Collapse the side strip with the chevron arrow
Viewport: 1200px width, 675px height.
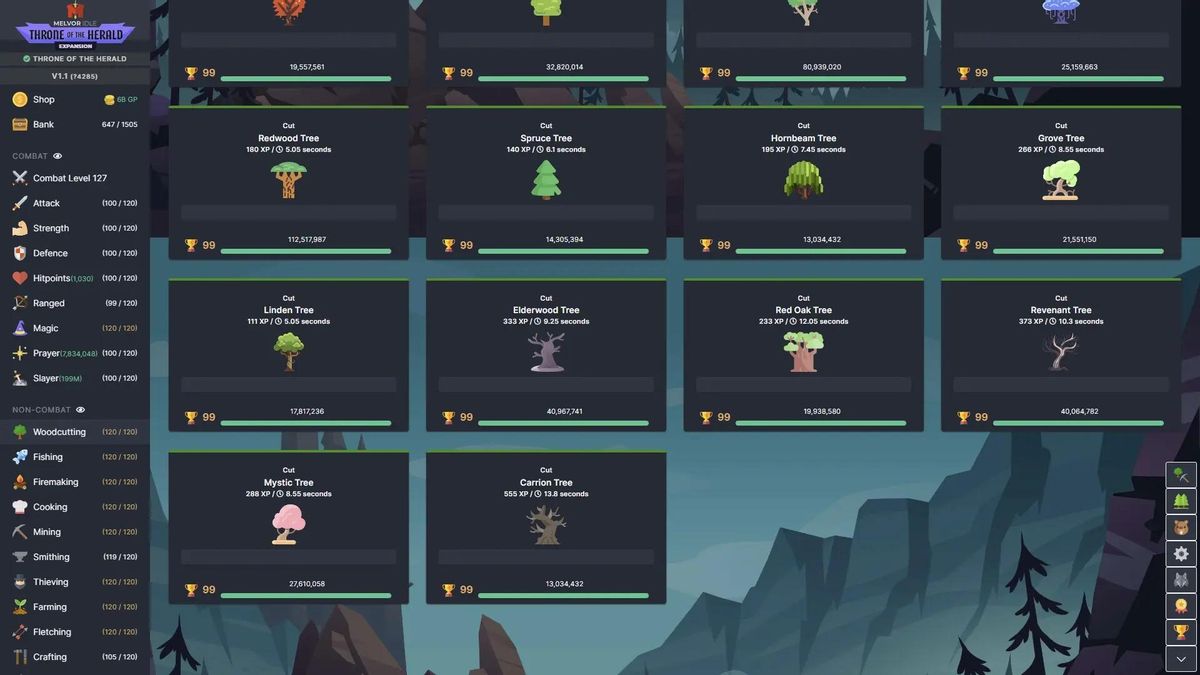point(1181,658)
